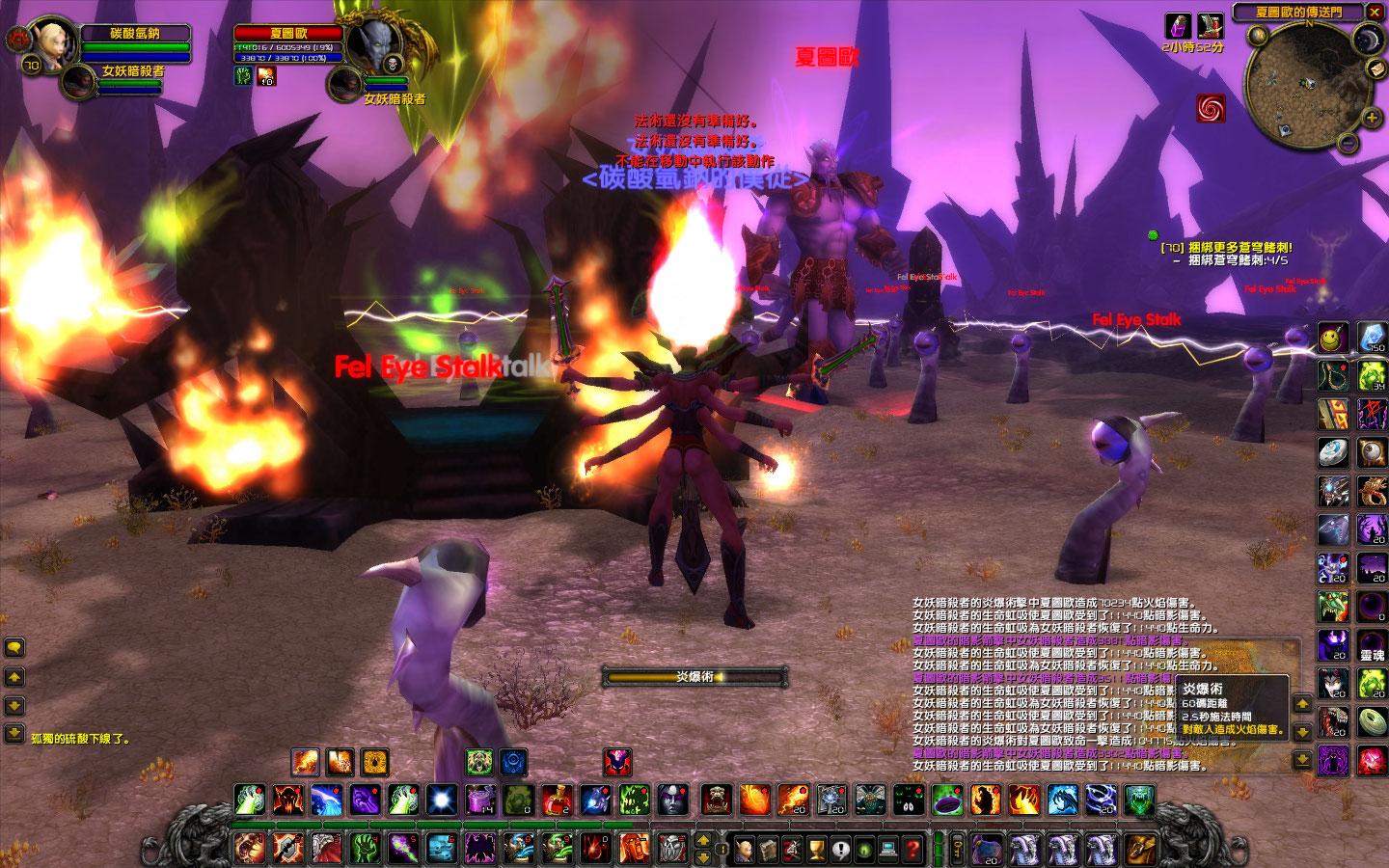This screenshot has height=868, width=1389.
Task: Page the action bar up with the arrow
Action: click(x=702, y=838)
